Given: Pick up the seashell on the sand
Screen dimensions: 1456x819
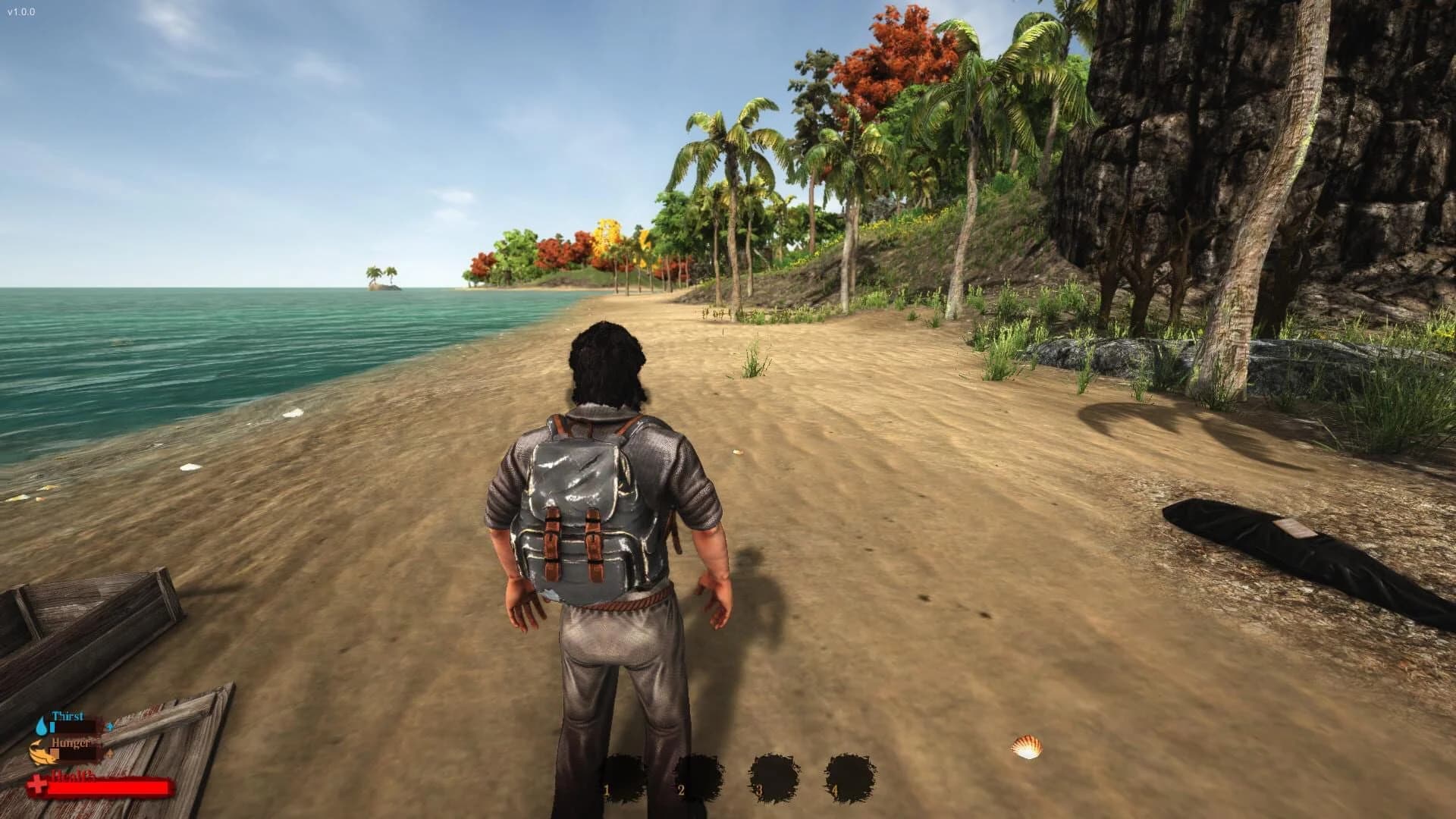Looking at the screenshot, I should click(1026, 745).
